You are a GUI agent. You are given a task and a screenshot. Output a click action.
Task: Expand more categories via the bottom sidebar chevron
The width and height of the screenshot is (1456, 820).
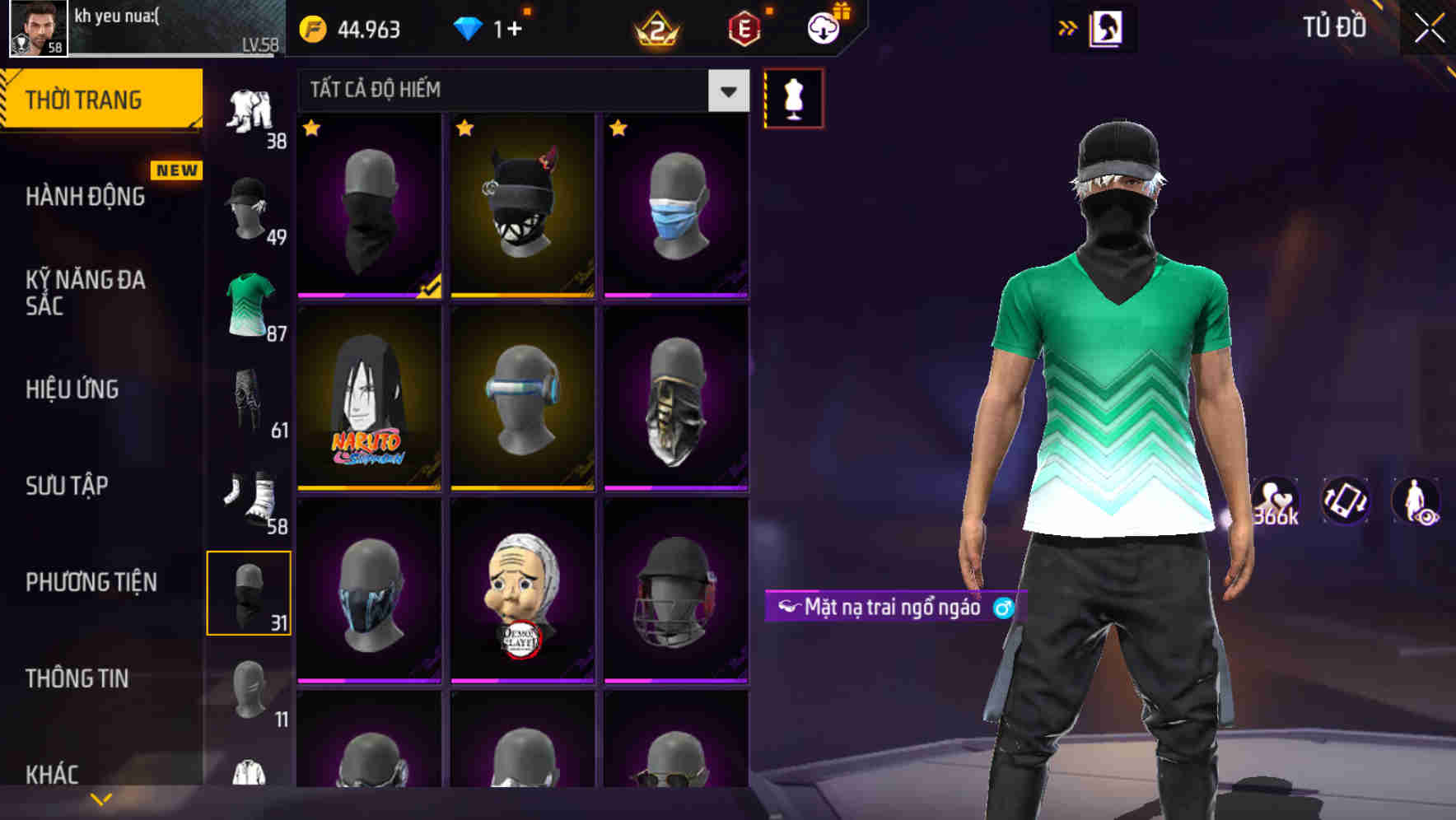[x=100, y=797]
